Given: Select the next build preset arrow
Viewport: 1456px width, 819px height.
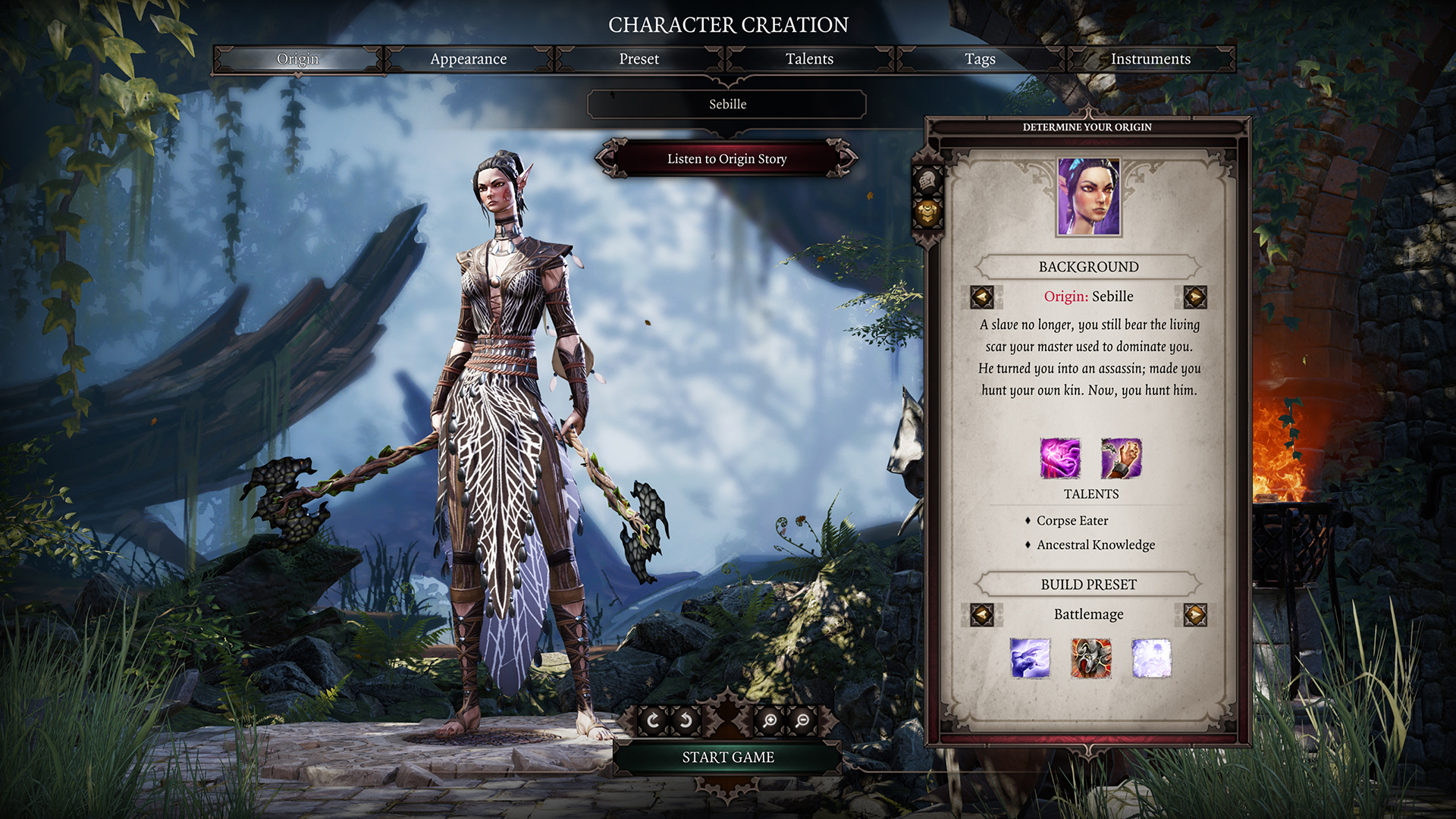Looking at the screenshot, I should pos(1195,614).
